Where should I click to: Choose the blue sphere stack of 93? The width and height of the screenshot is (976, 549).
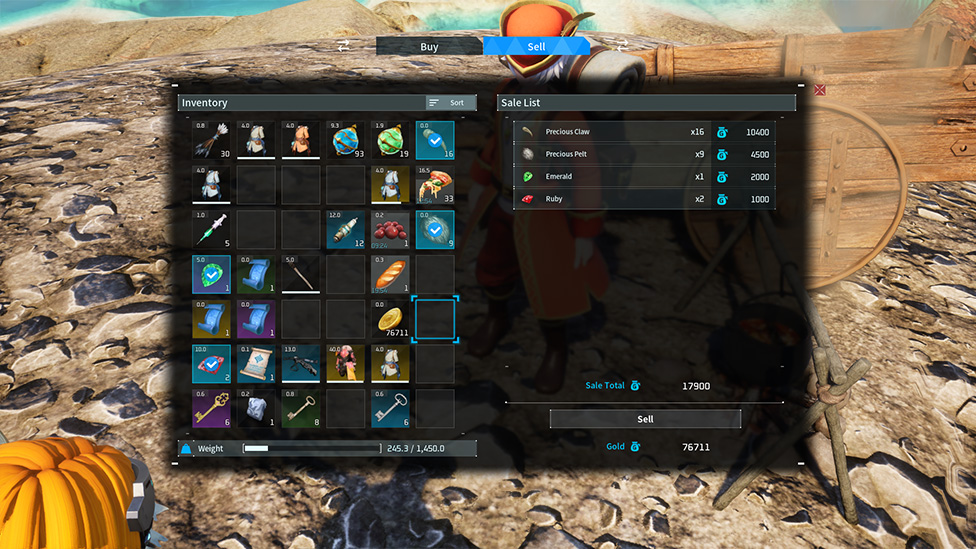pos(346,141)
